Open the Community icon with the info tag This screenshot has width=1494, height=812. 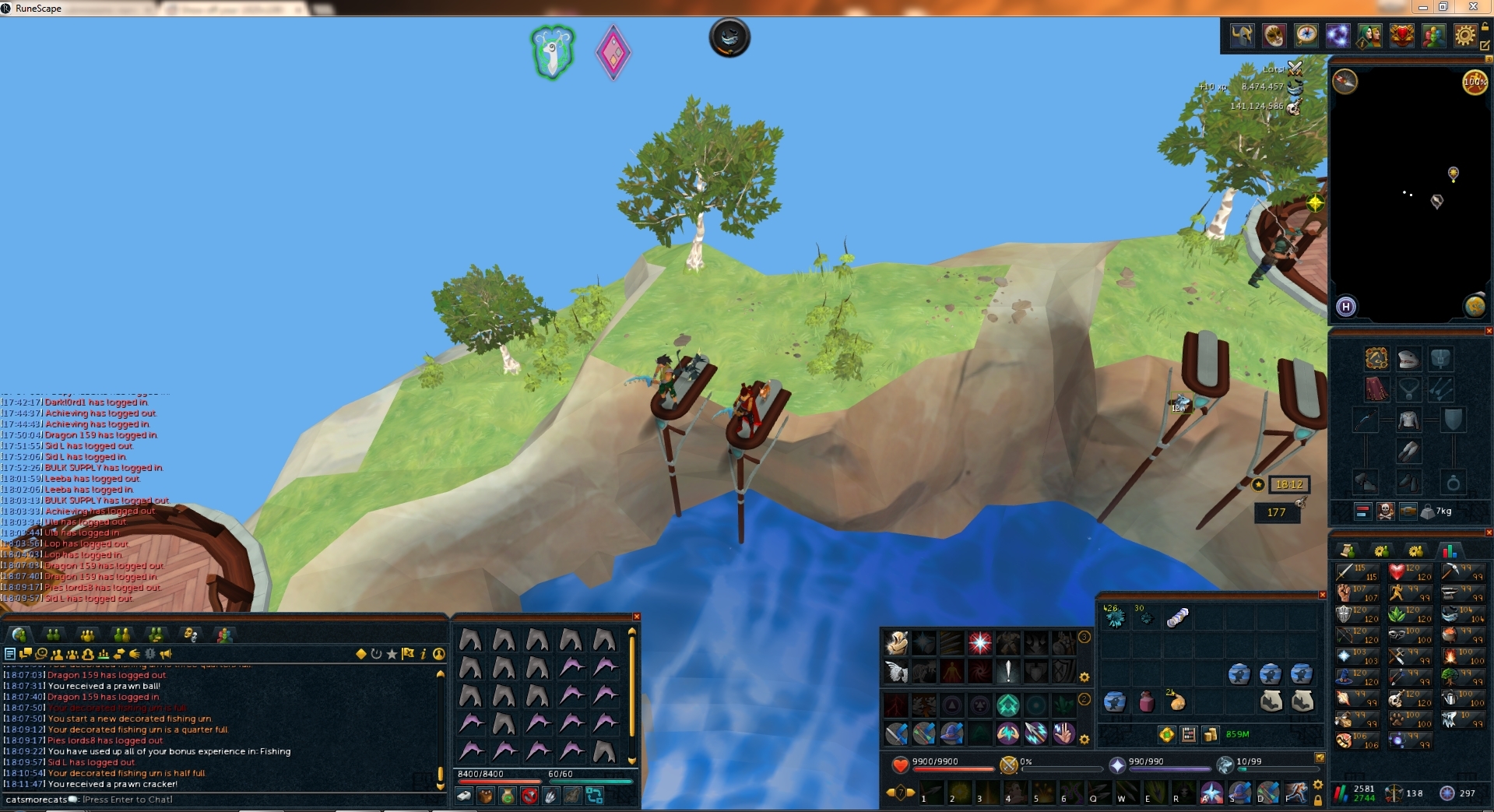(x=1369, y=36)
